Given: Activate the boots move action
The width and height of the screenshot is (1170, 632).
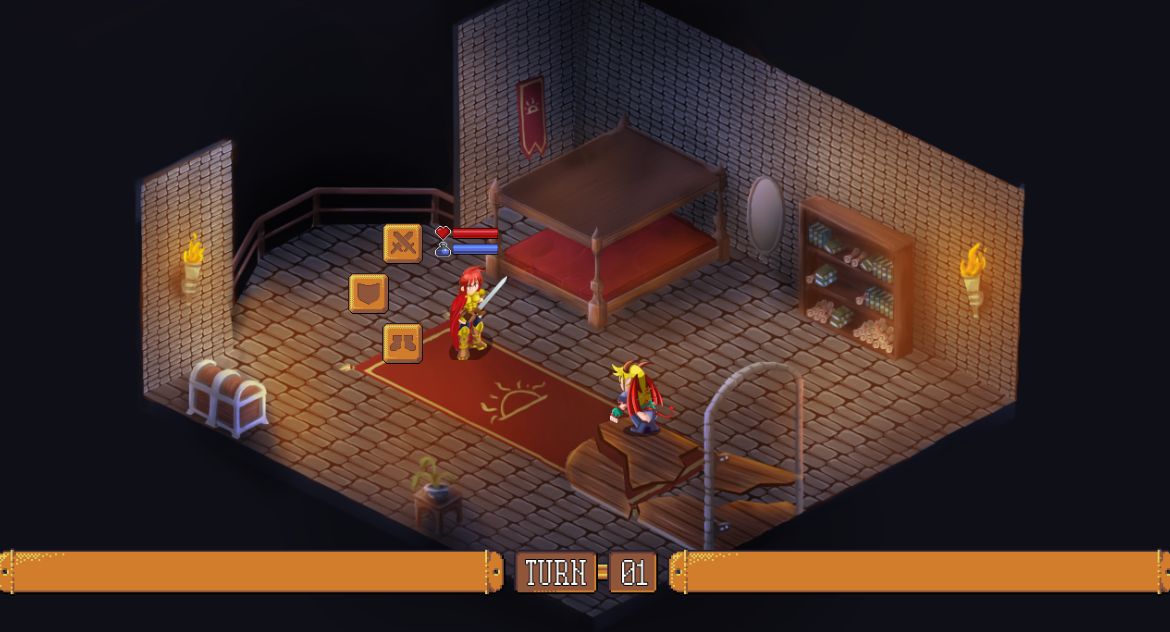Looking at the screenshot, I should tap(402, 343).
